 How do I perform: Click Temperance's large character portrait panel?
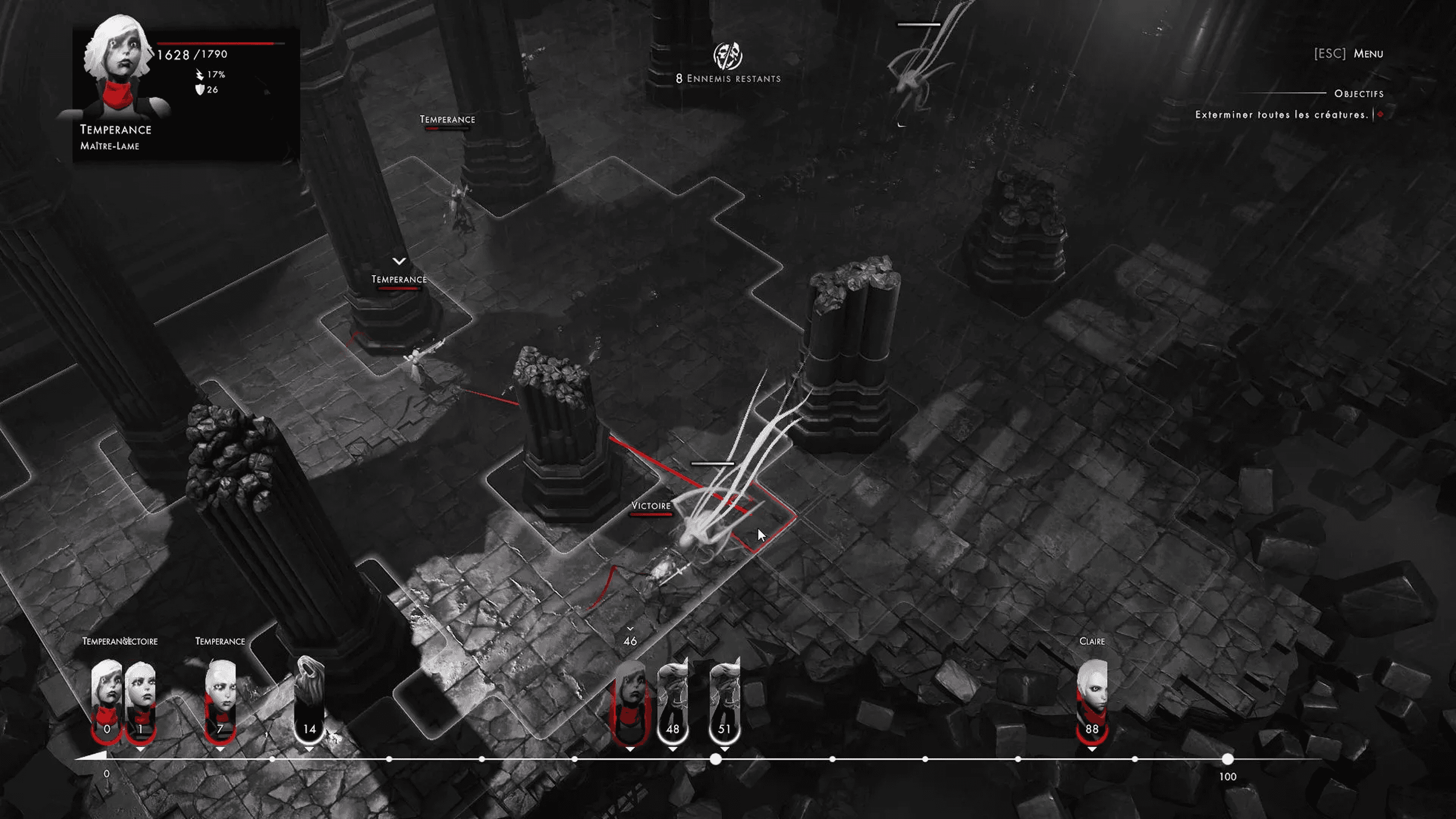tap(119, 68)
